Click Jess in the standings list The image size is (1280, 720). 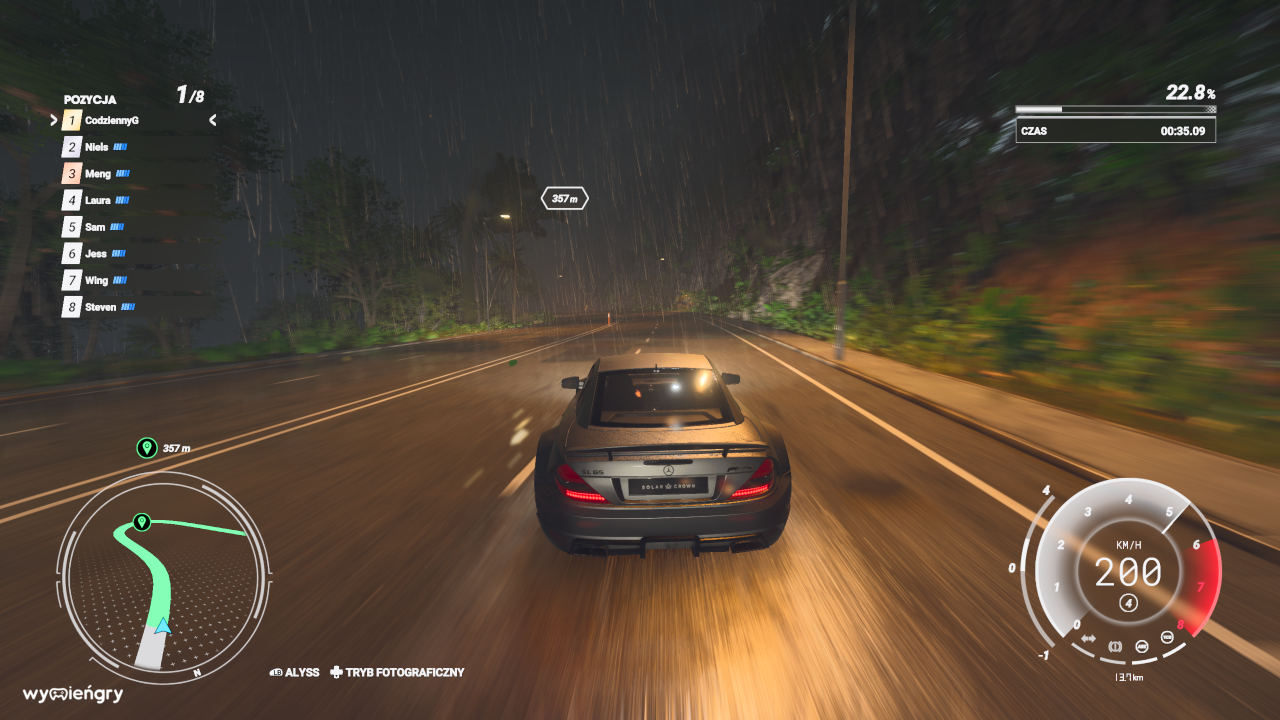click(96, 254)
